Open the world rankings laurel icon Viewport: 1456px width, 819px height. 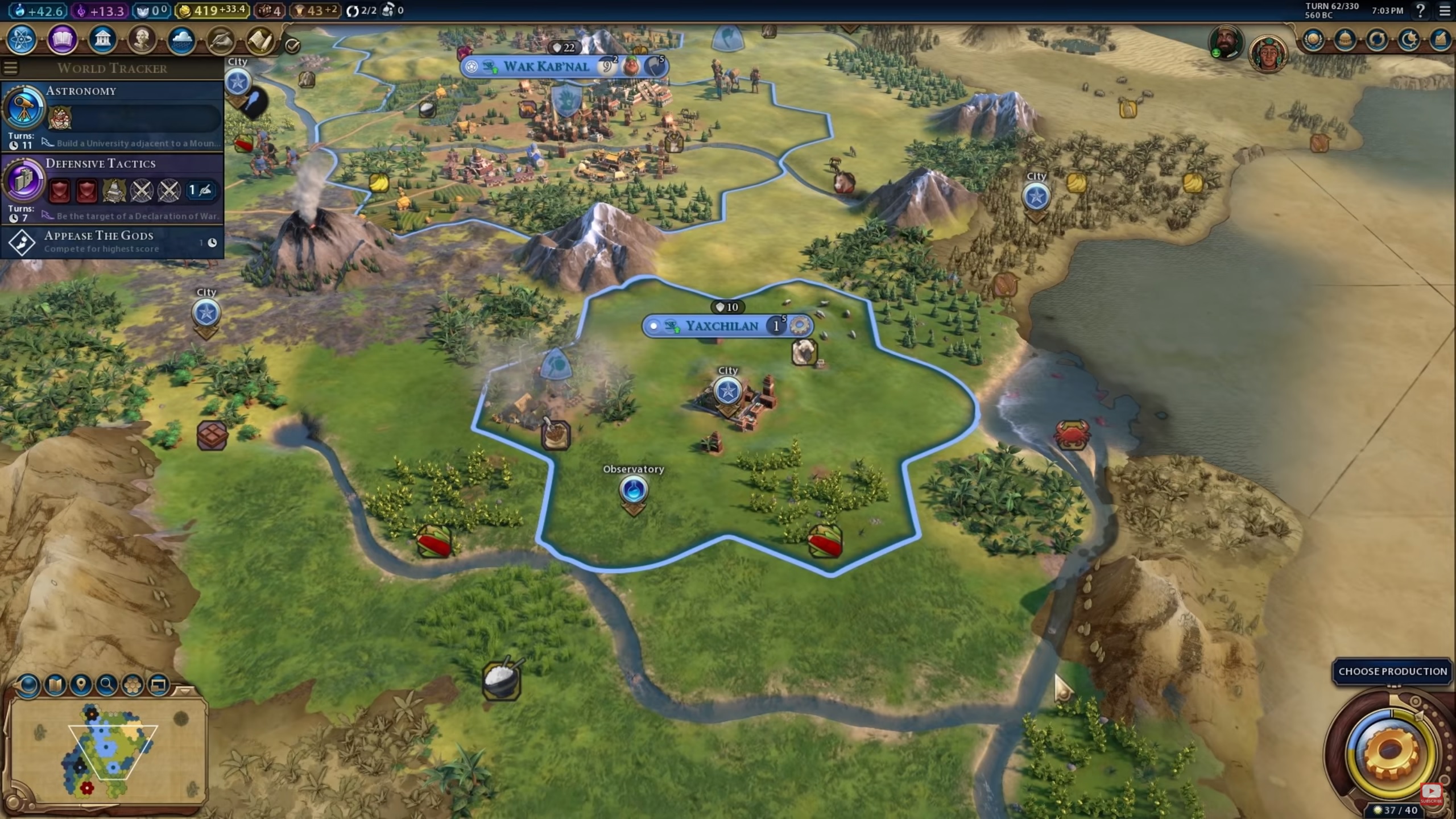coord(1314,40)
